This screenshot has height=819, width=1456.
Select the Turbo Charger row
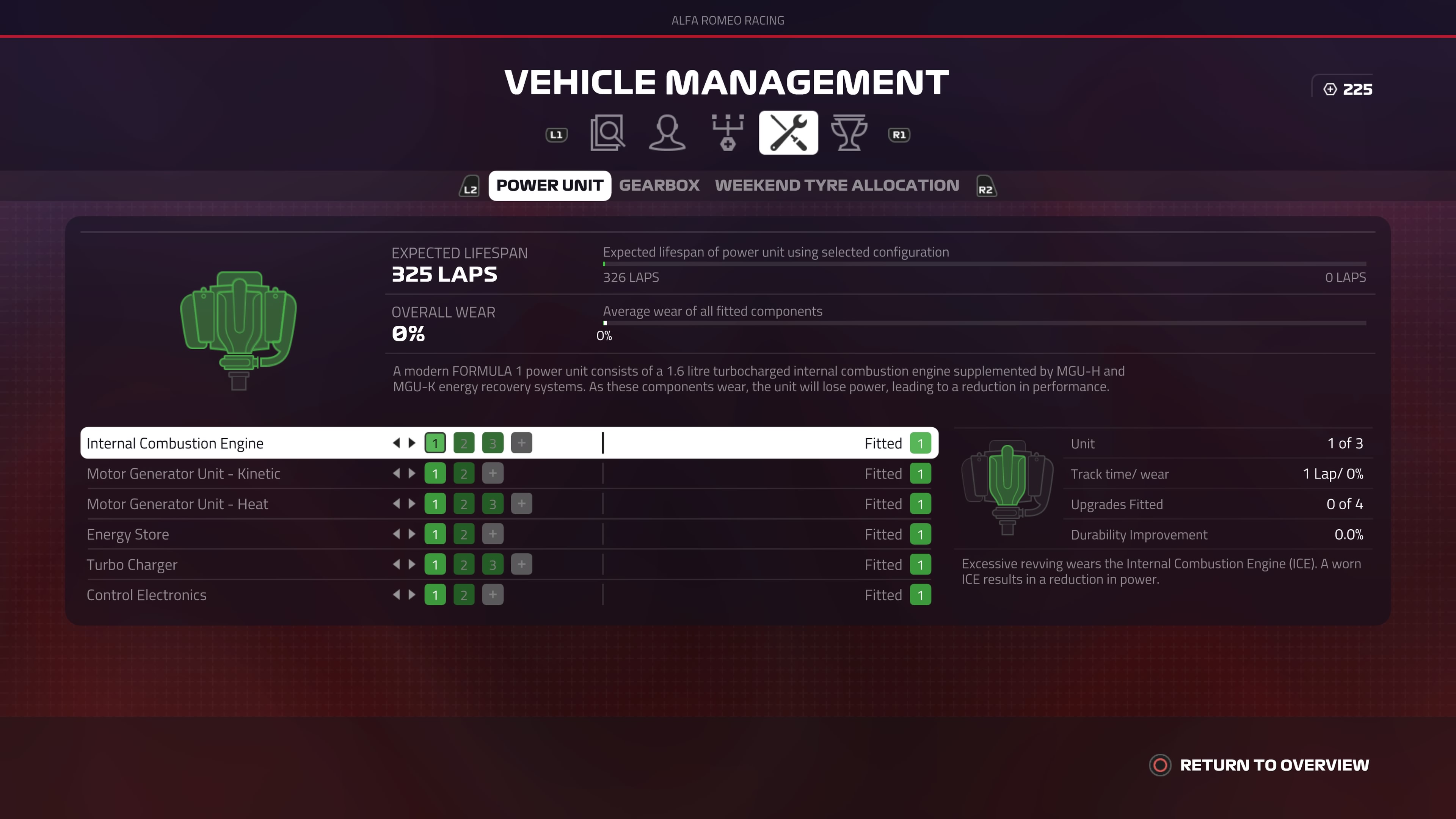point(132,565)
